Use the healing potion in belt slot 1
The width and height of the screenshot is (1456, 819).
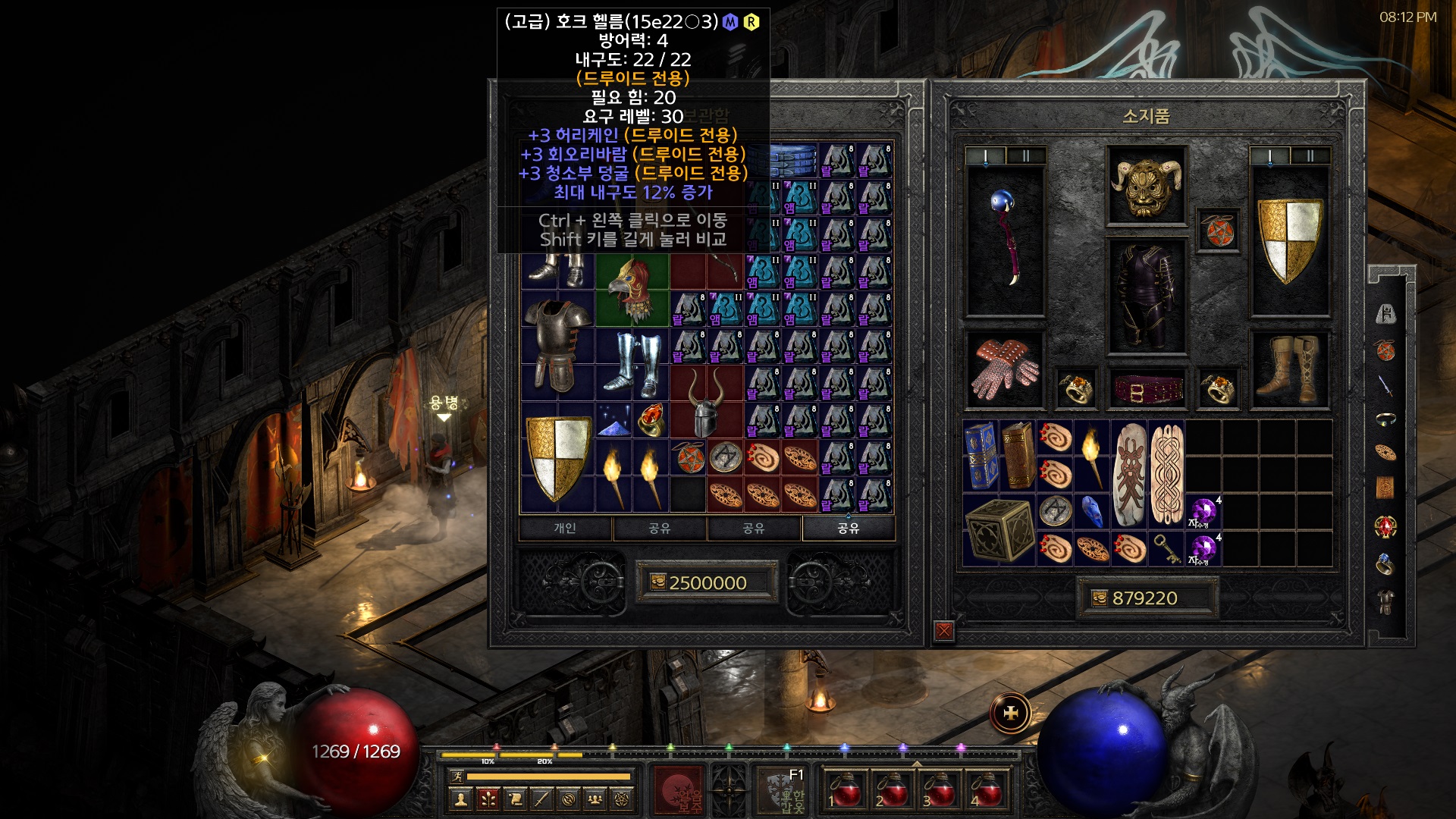[845, 789]
